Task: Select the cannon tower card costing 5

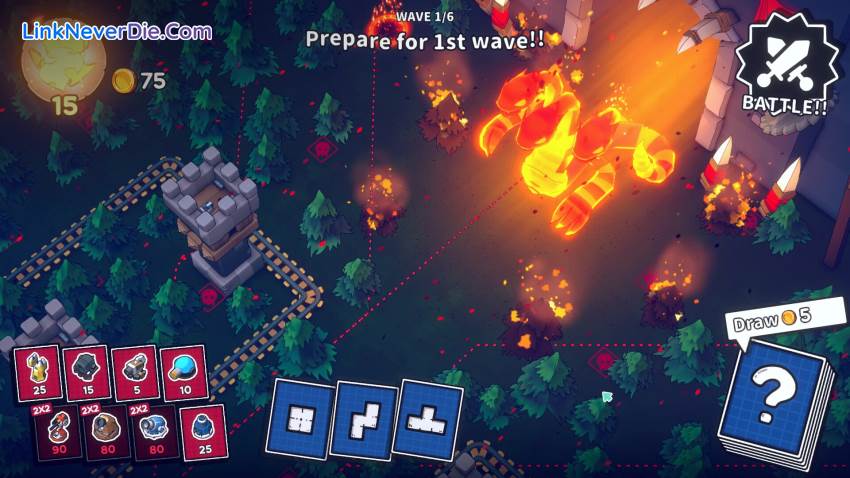Action: [134, 373]
